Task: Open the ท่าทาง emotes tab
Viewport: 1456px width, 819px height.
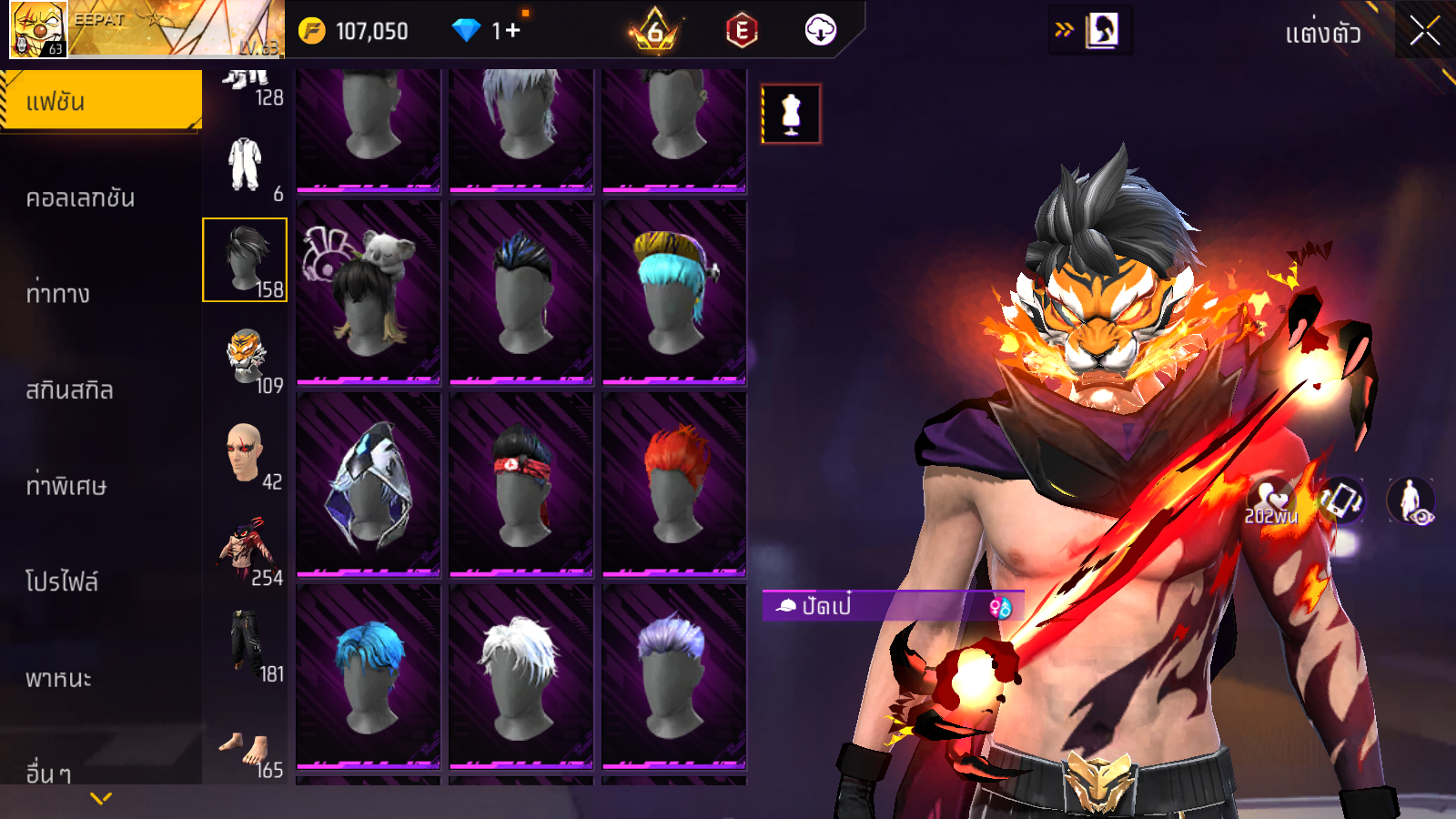Action: pos(58,293)
